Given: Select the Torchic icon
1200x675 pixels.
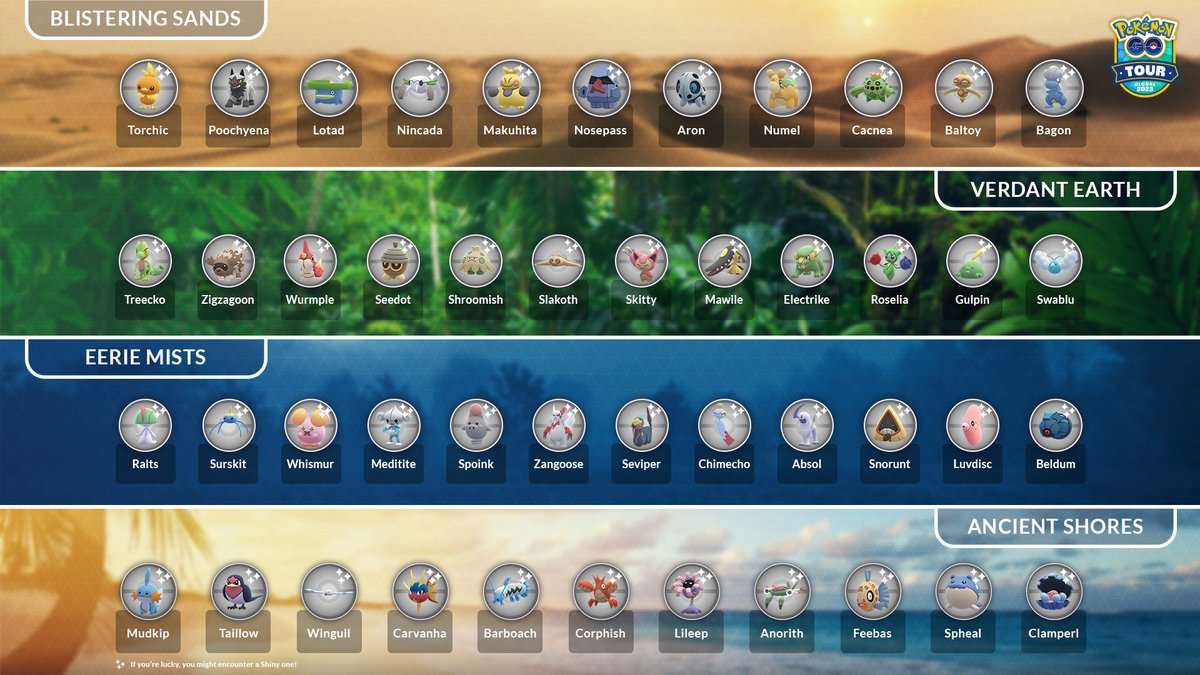Looking at the screenshot, I should coord(148,88).
